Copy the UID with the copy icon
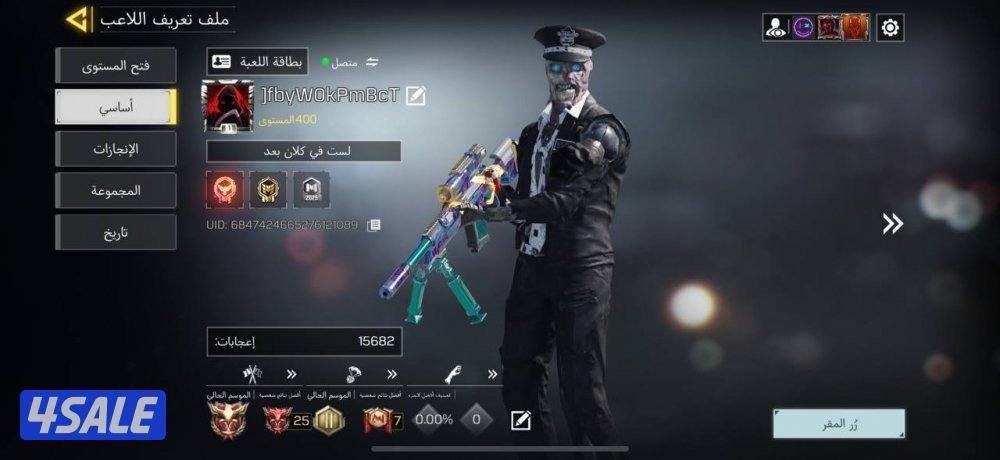Screen dimensions: 1000x460 [x=374, y=226]
